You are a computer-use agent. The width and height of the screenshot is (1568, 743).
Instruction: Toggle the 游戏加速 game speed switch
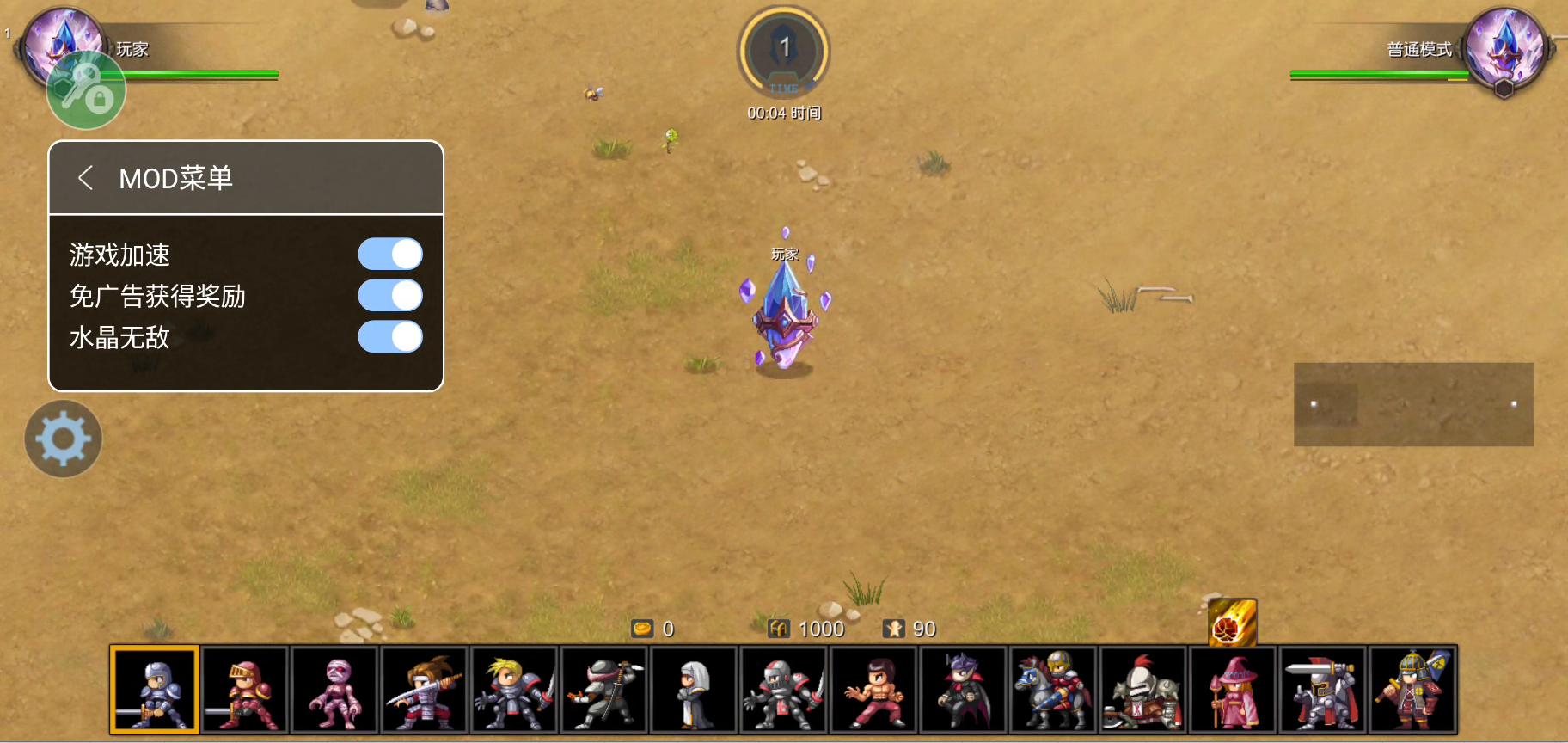click(390, 255)
